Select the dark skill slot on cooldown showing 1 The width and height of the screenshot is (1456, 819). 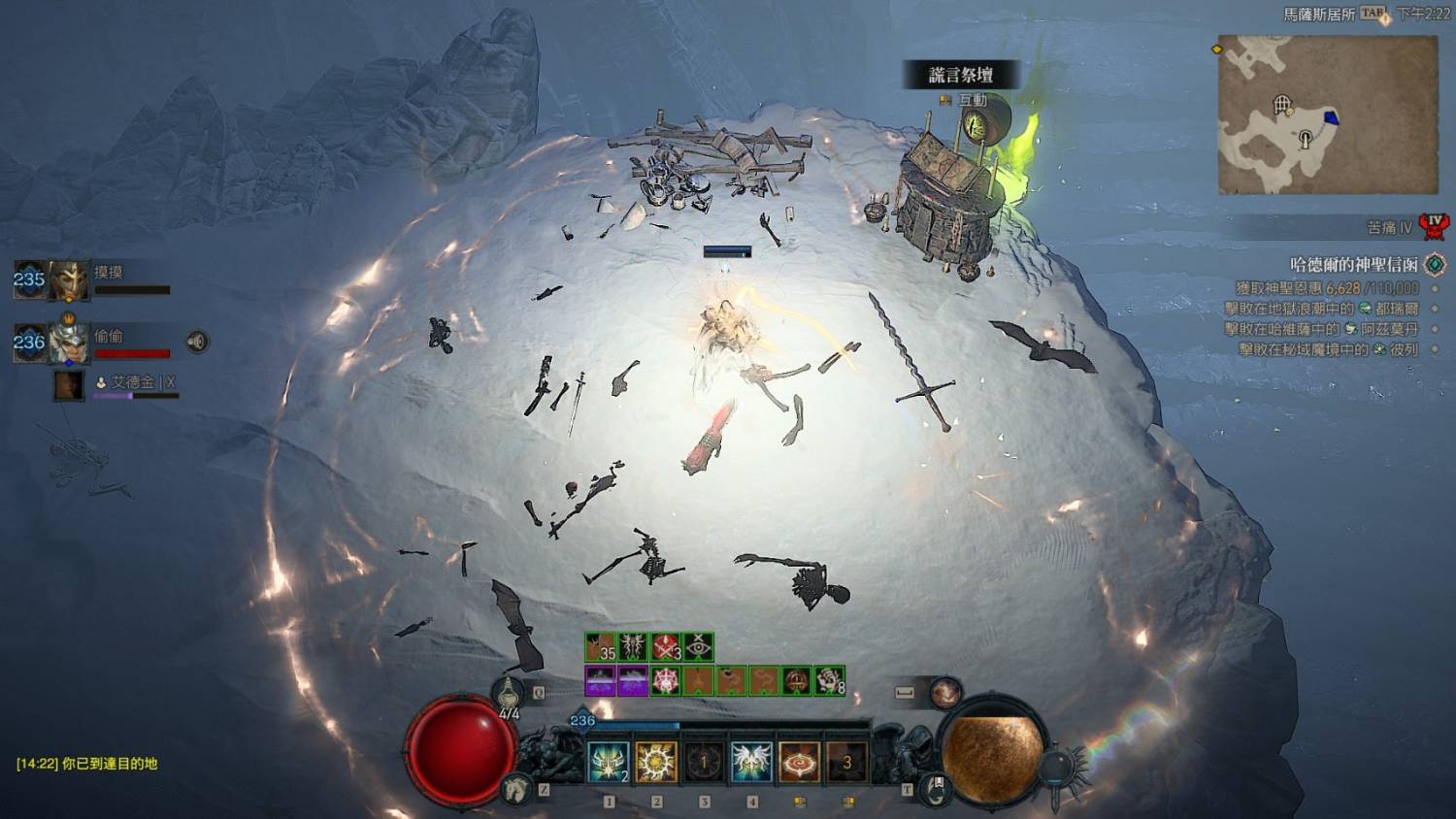[x=704, y=762]
